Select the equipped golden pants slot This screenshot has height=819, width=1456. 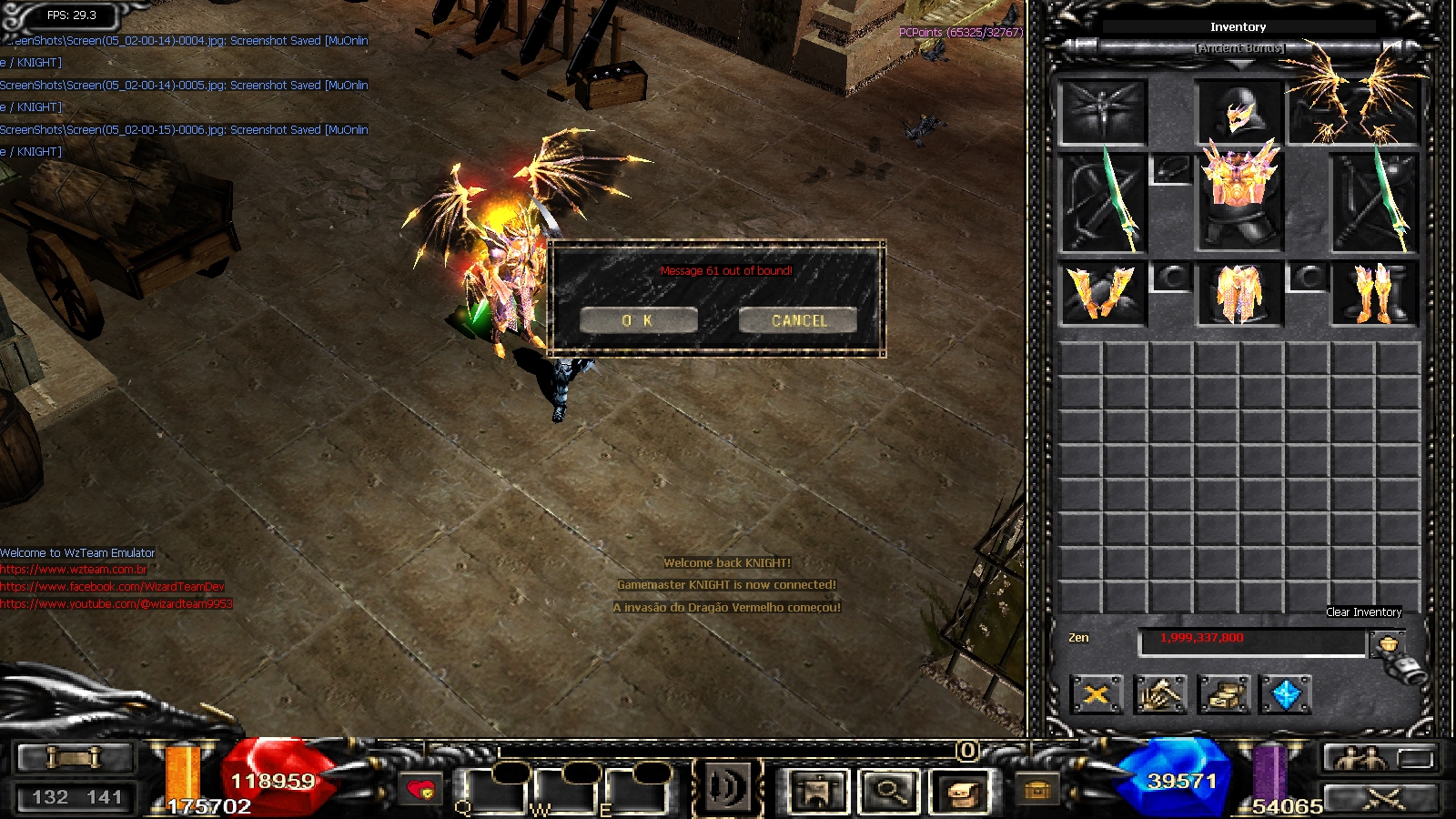point(1239,294)
